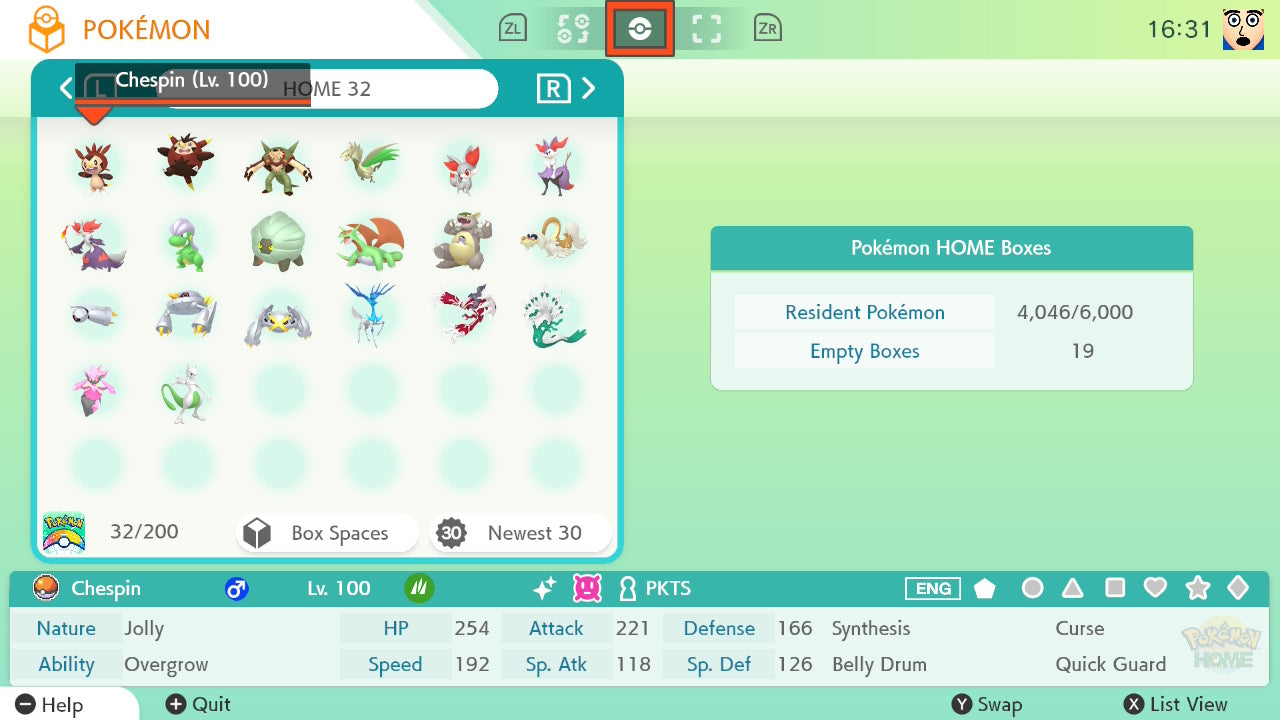This screenshot has height=720, width=1280.
Task: Click the HOME Pokéball icon at box corner
Action: [x=64, y=531]
